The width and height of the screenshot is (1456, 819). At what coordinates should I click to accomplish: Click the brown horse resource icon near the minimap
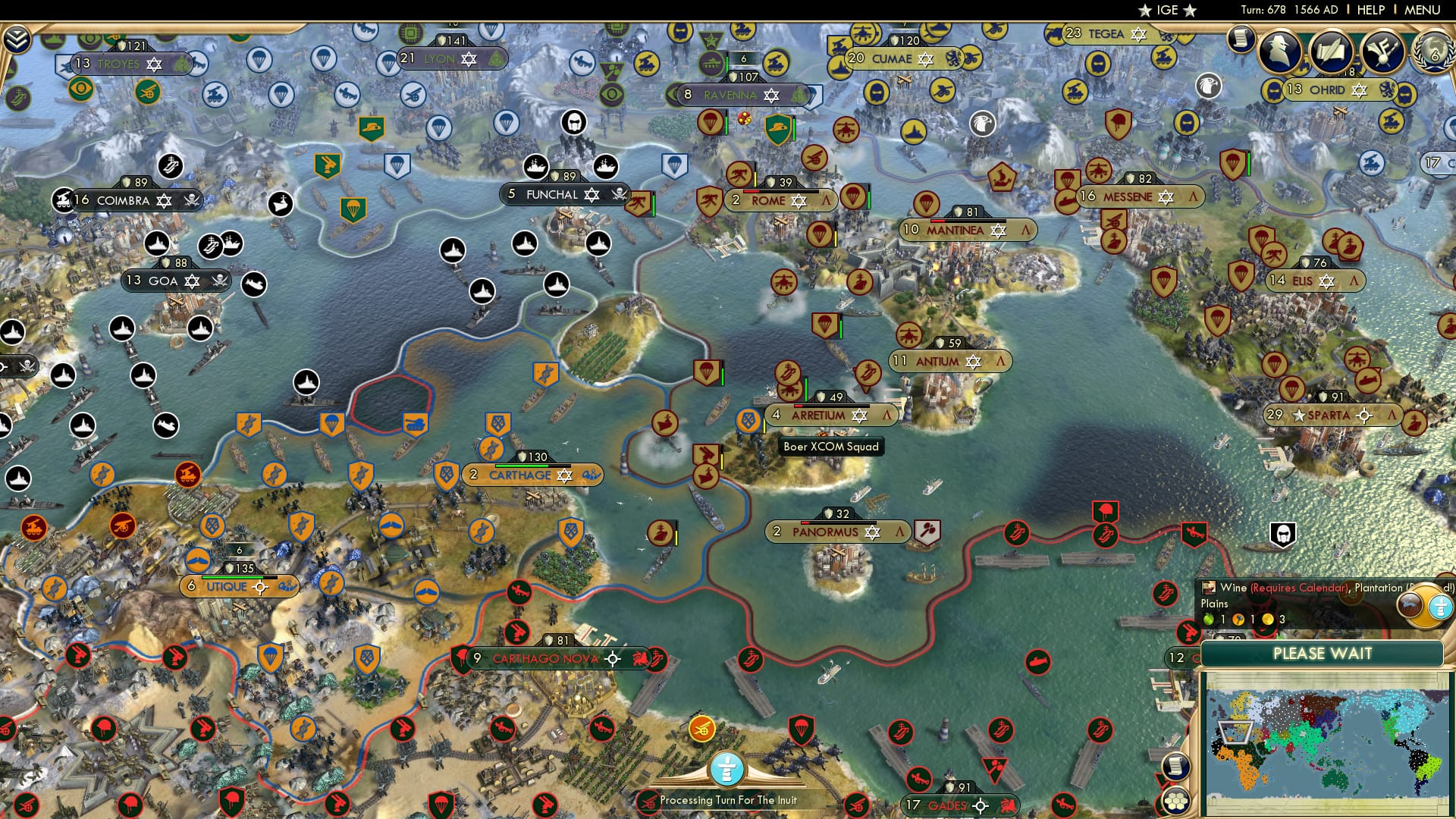pyautogui.click(x=1409, y=605)
